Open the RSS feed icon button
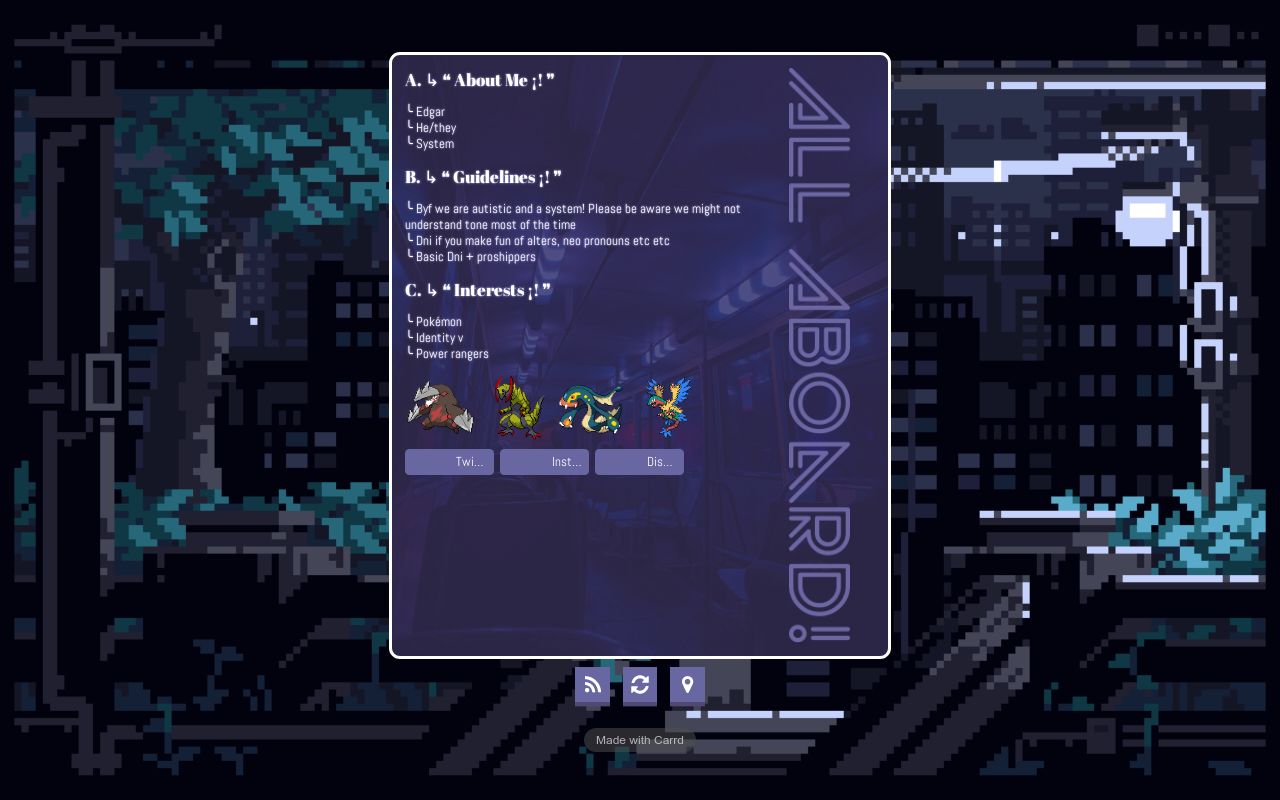 coord(592,685)
